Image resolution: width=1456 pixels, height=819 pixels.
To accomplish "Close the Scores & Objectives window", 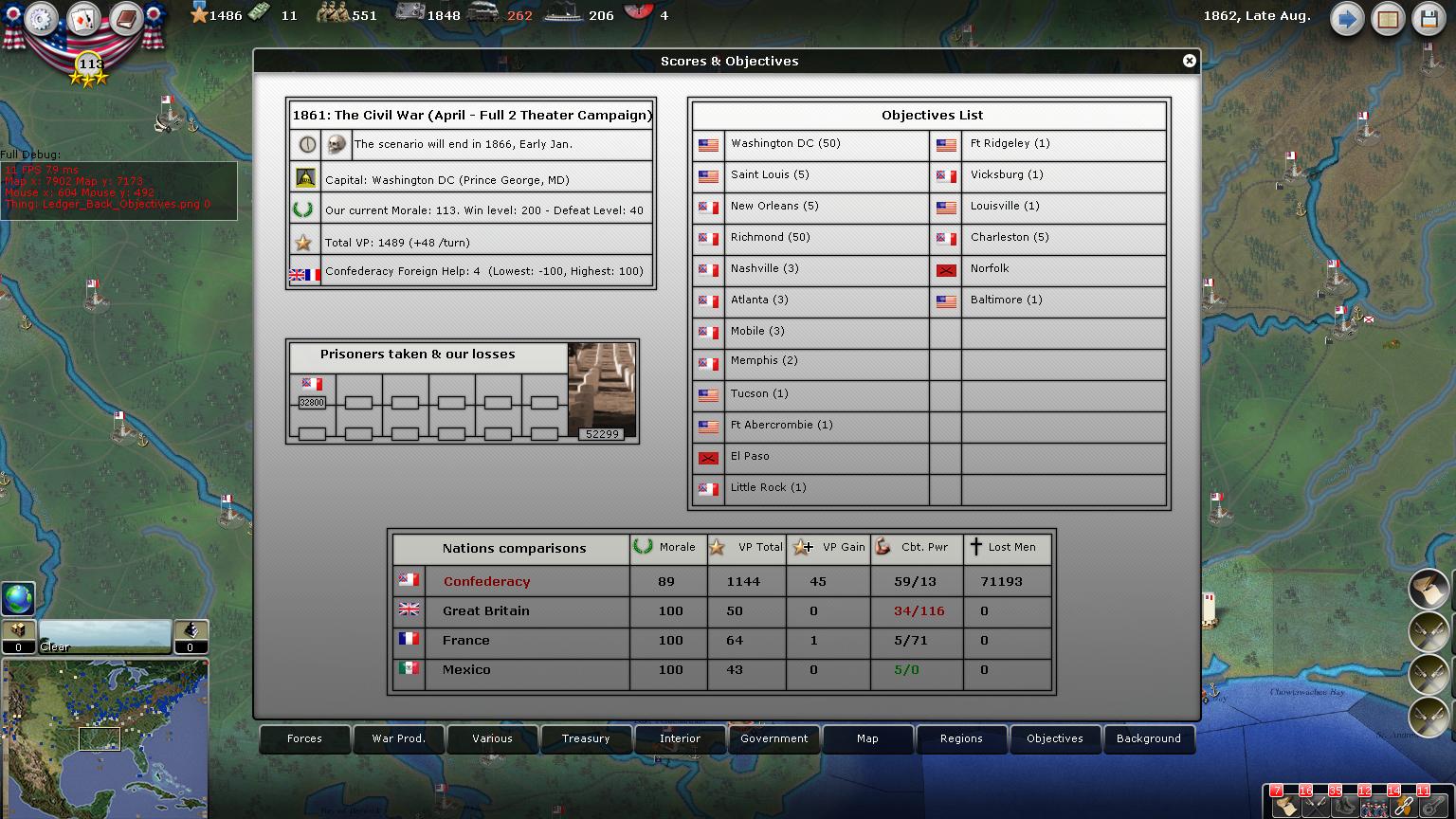I will click(x=1189, y=61).
